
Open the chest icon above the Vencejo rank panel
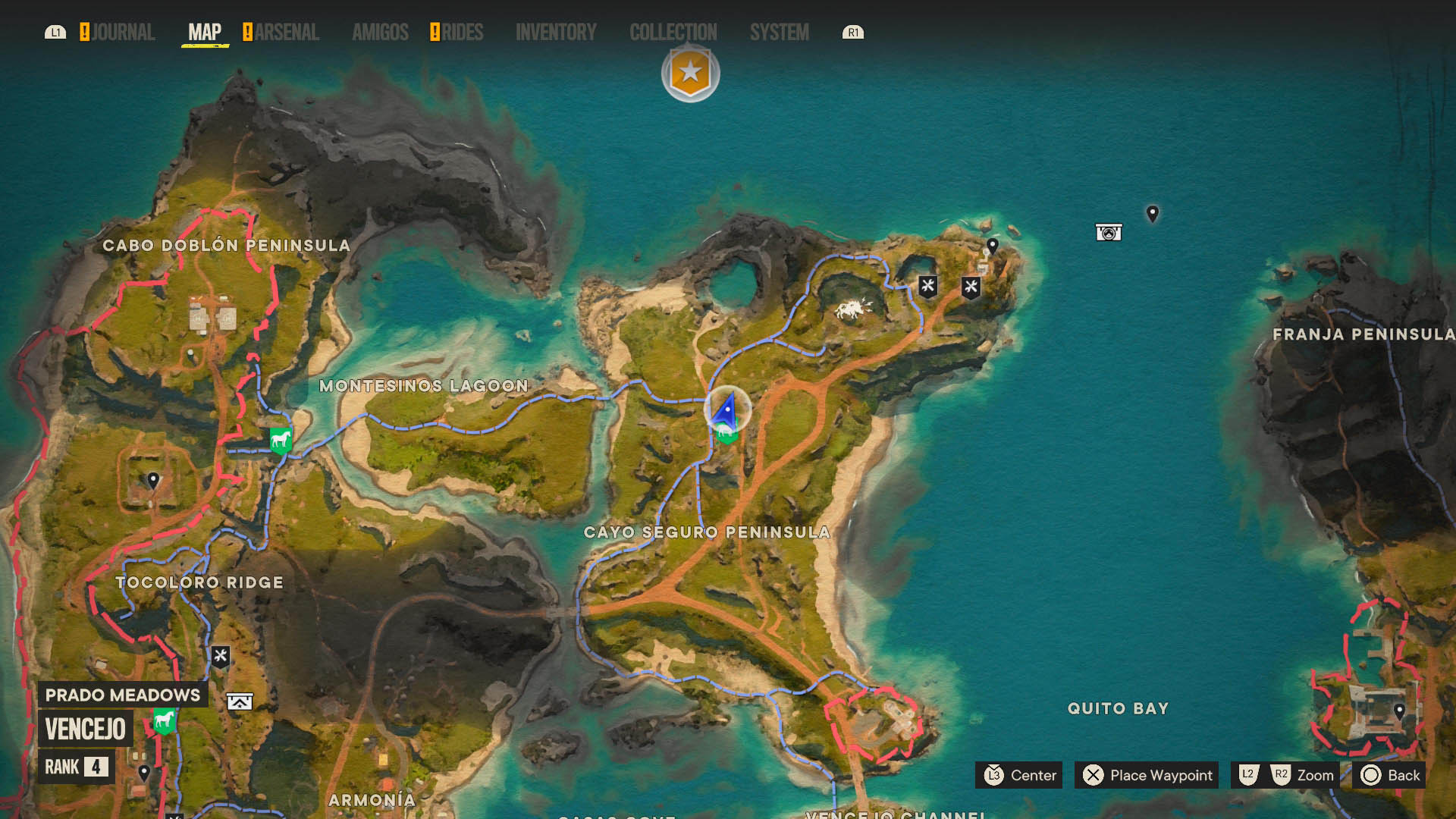(238, 701)
